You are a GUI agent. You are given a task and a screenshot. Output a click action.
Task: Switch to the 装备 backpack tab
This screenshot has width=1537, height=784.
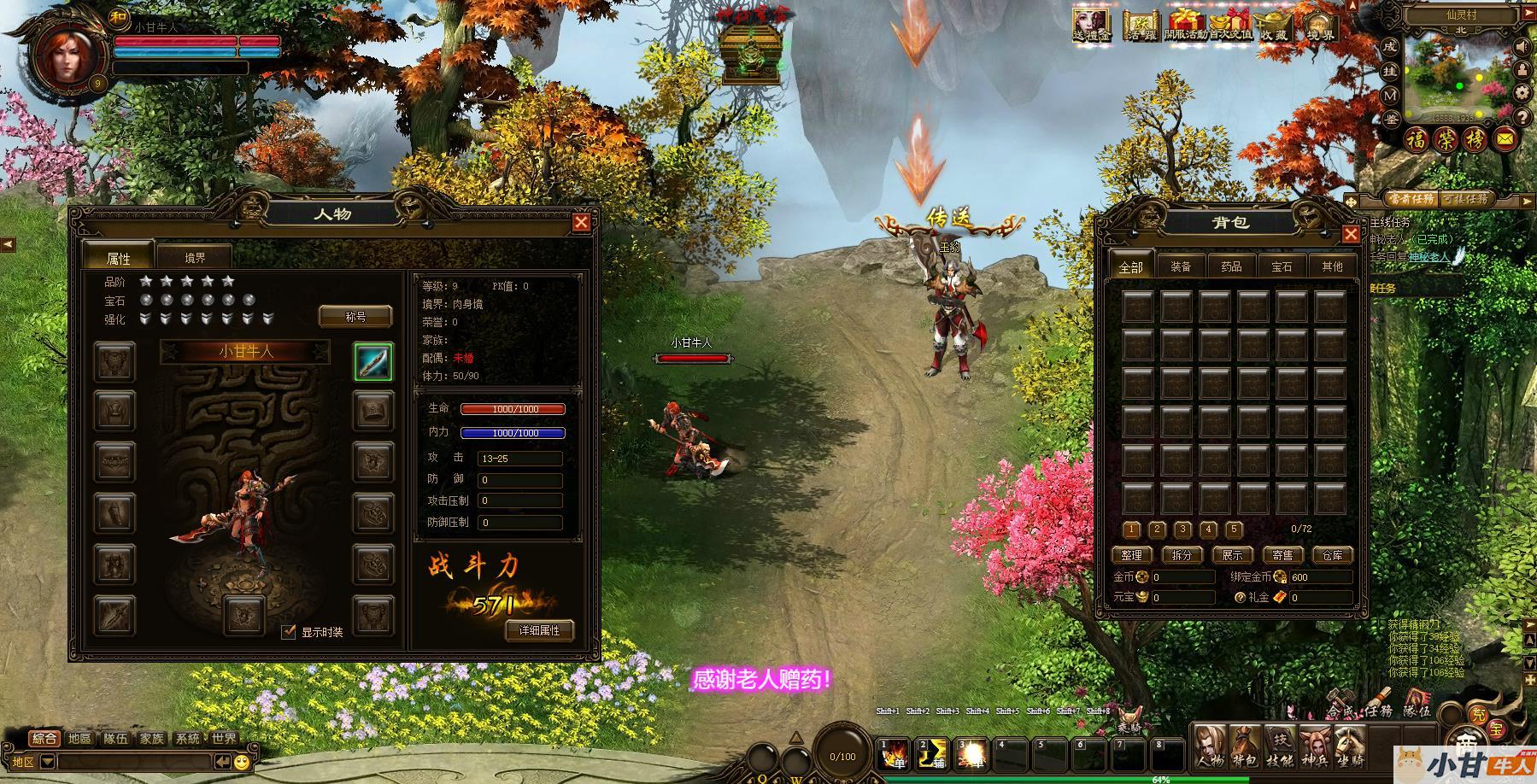(x=1180, y=266)
